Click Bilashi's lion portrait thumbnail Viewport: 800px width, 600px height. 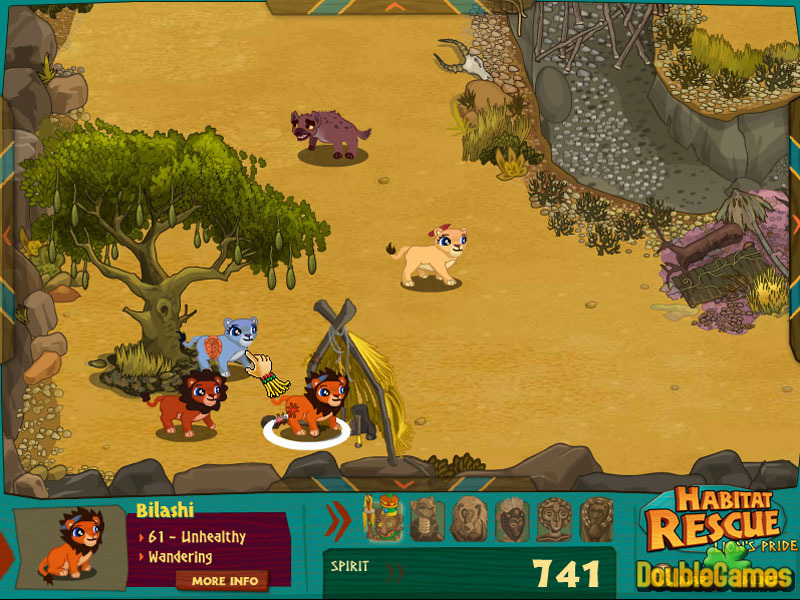70,546
